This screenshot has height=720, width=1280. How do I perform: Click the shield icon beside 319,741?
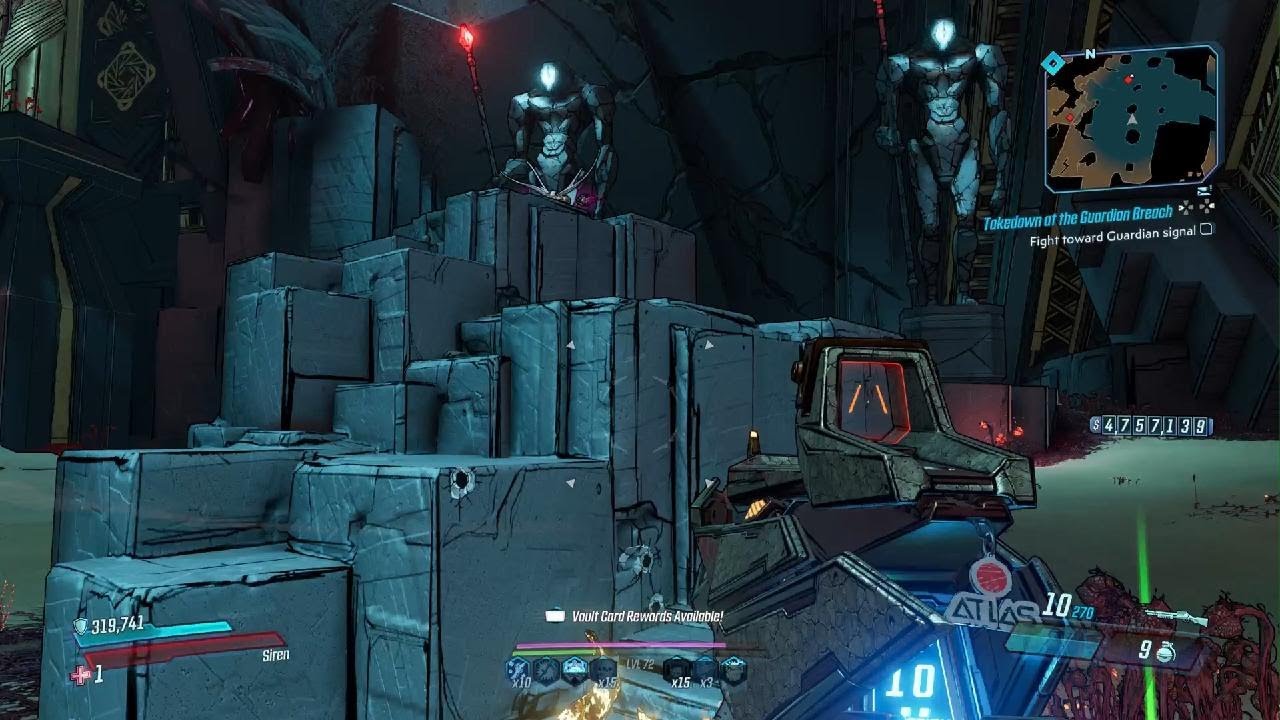80,625
